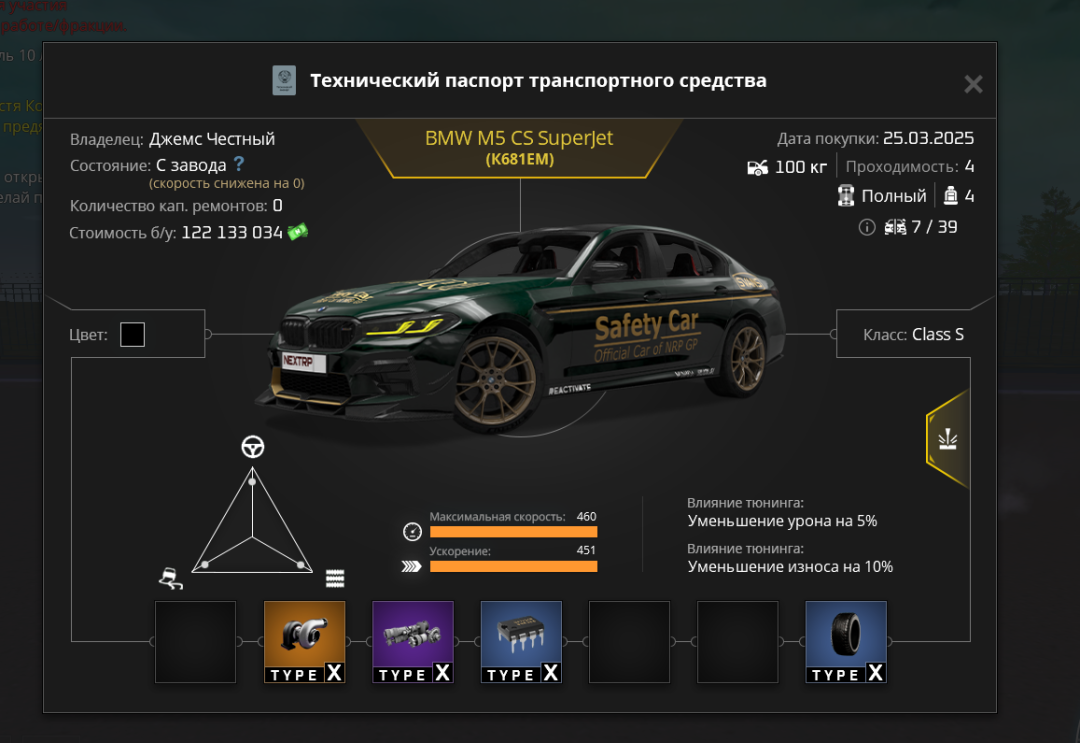
Task: Click the info icon next to 7 / 39
Action: point(867,228)
